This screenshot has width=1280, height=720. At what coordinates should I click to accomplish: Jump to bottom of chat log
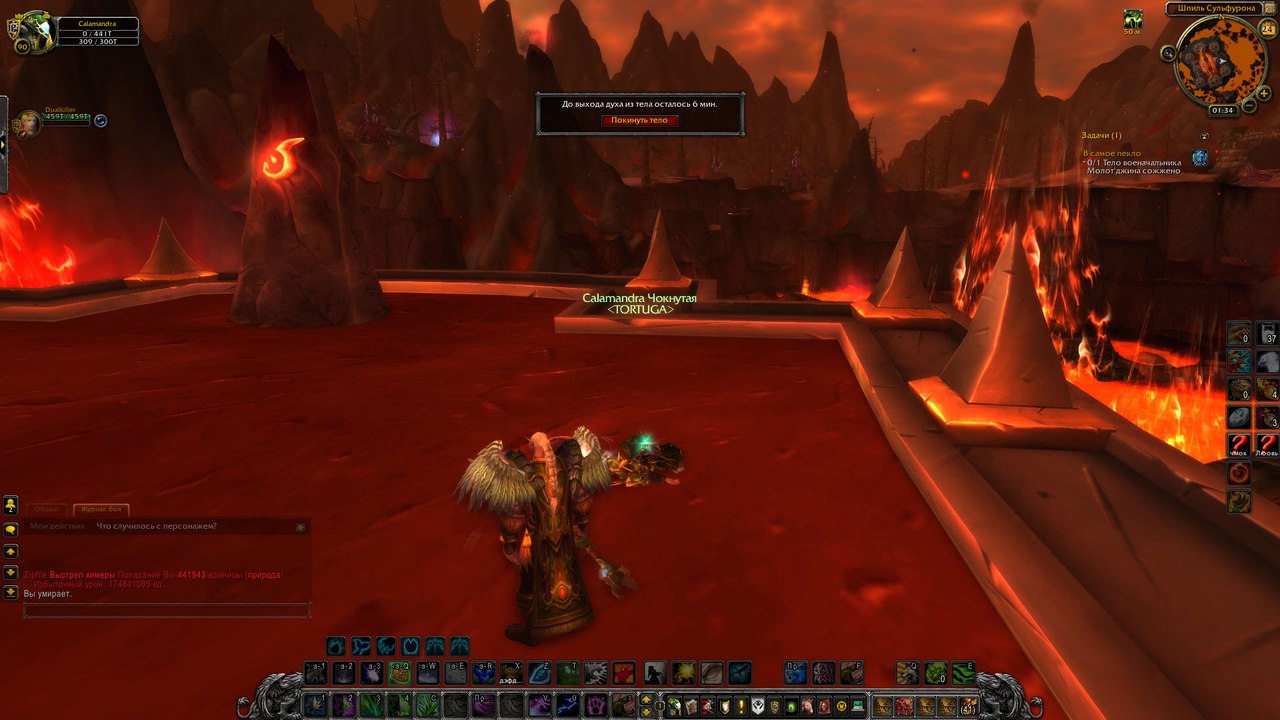[x=11, y=592]
